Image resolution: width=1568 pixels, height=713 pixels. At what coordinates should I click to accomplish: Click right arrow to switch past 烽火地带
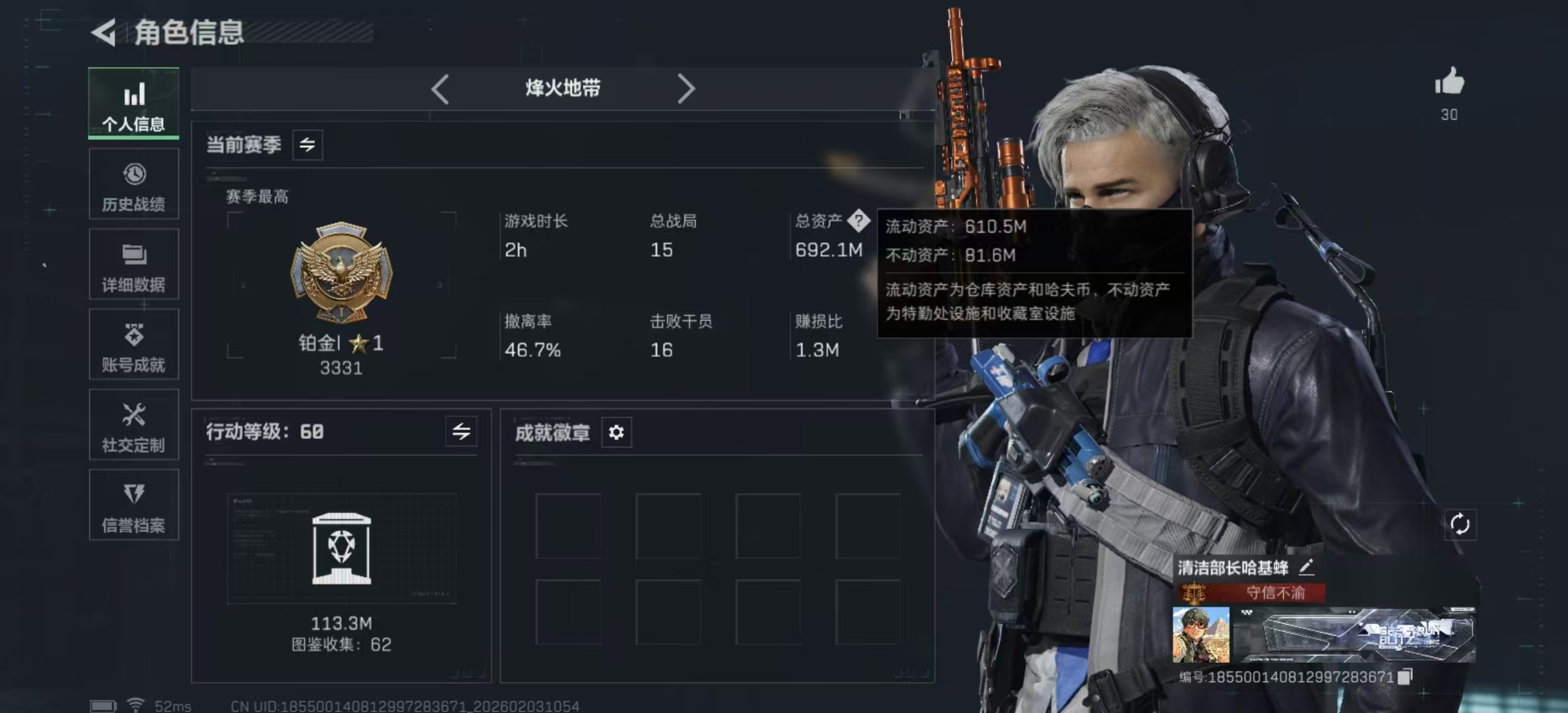[x=686, y=88]
